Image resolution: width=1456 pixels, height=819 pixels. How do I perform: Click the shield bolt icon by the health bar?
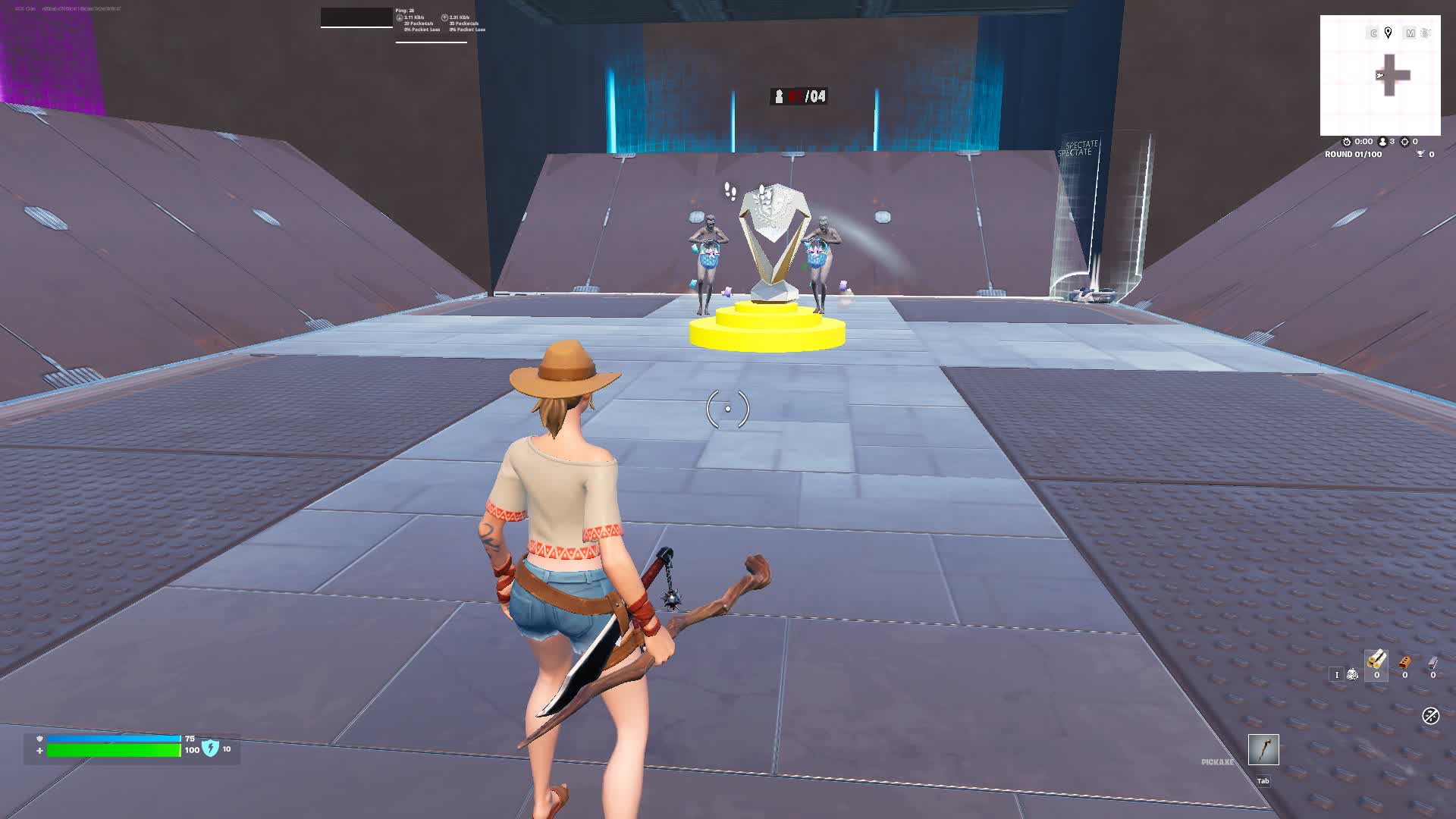[210, 748]
